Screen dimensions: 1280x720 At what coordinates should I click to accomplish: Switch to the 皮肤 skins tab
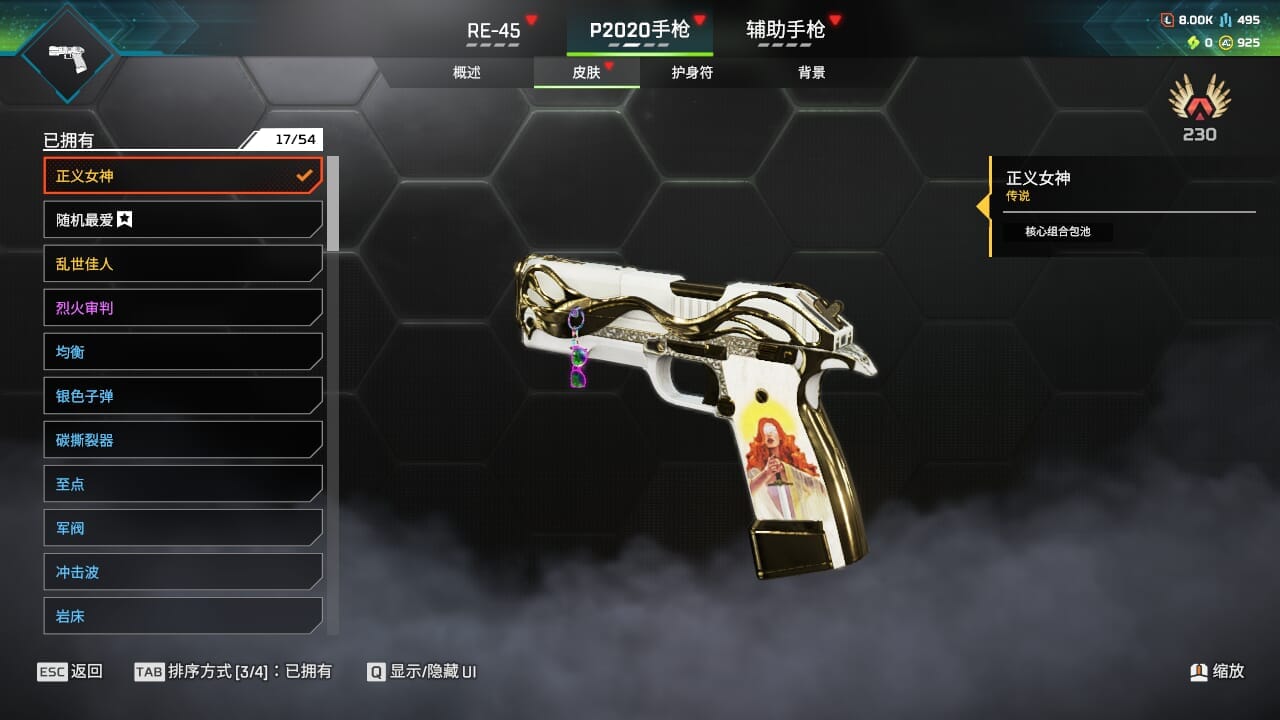point(586,73)
